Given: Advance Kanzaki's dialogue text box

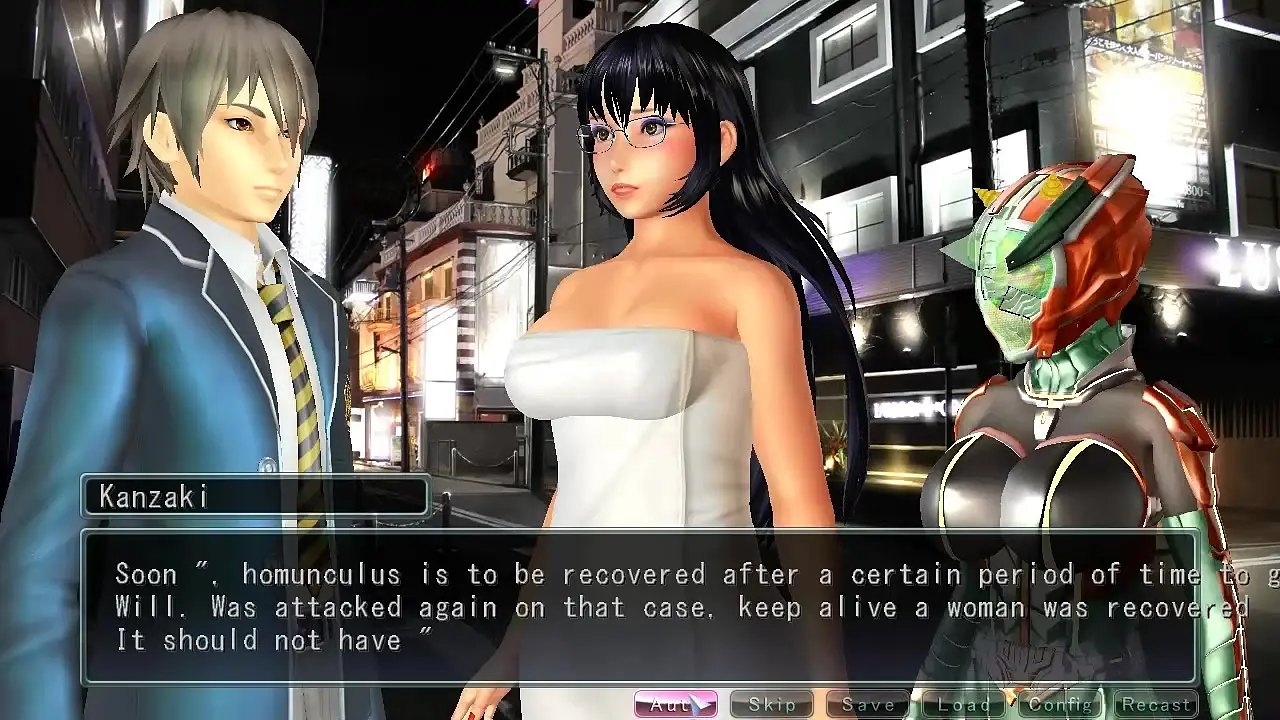Looking at the screenshot, I should [x=640, y=607].
